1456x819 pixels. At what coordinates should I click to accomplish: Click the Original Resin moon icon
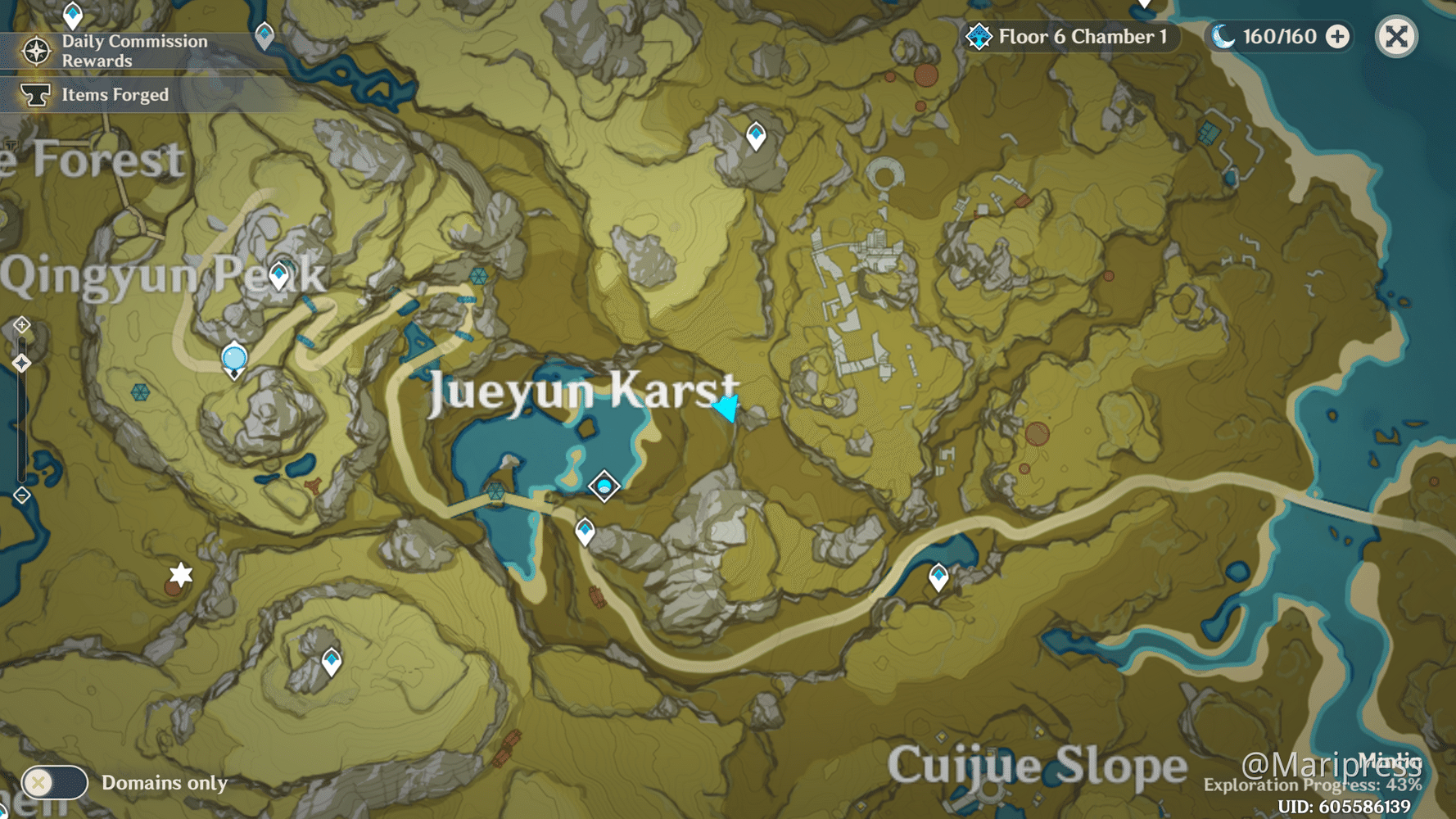[x=1224, y=37]
